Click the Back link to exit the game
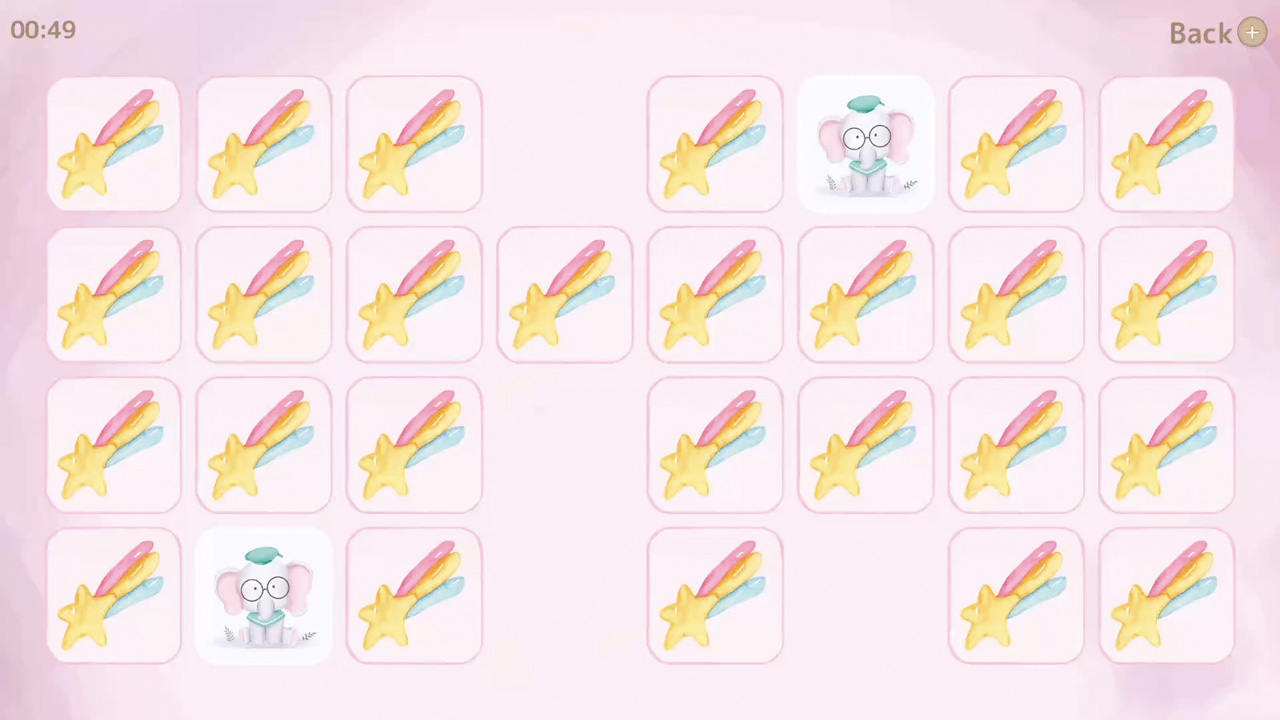1280x720 pixels. point(1200,33)
